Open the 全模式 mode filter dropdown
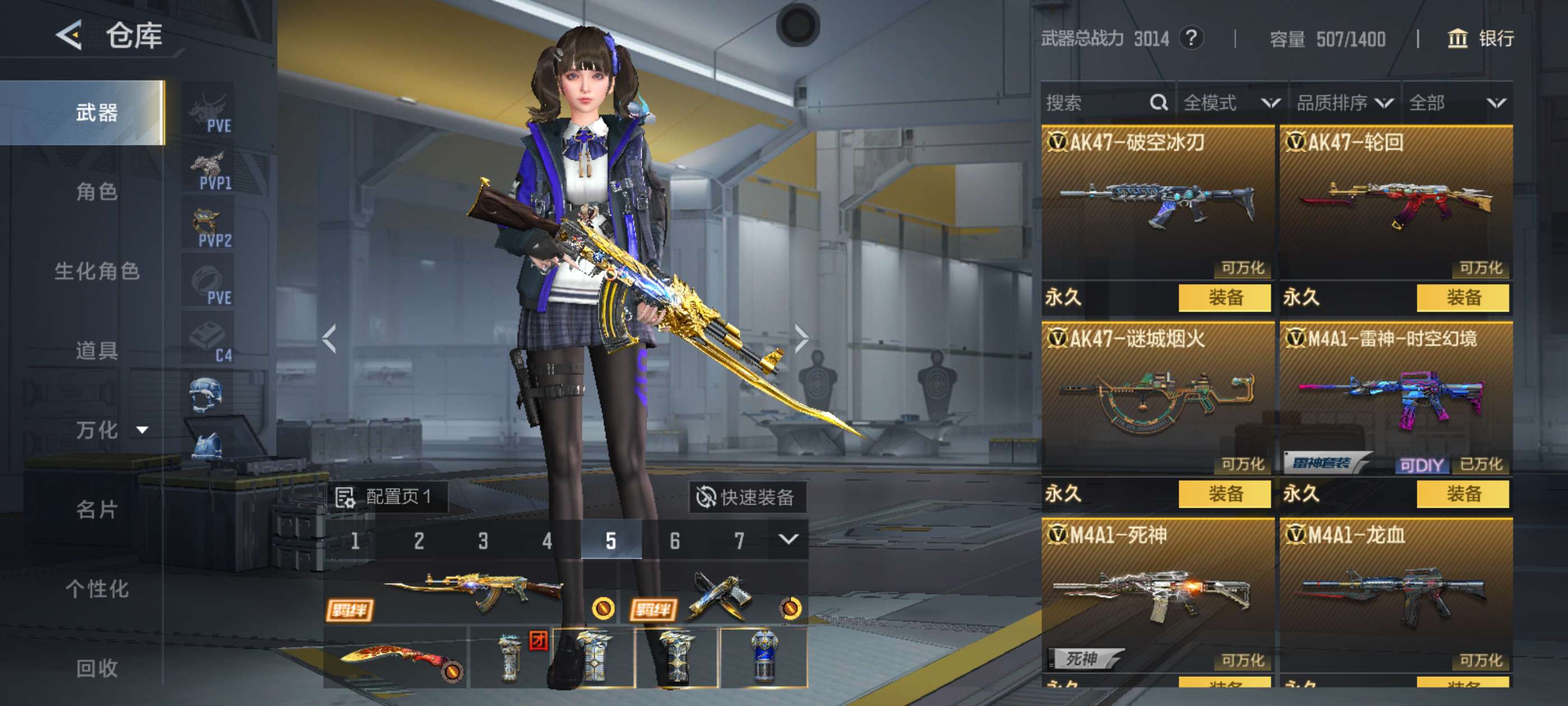 [1231, 103]
